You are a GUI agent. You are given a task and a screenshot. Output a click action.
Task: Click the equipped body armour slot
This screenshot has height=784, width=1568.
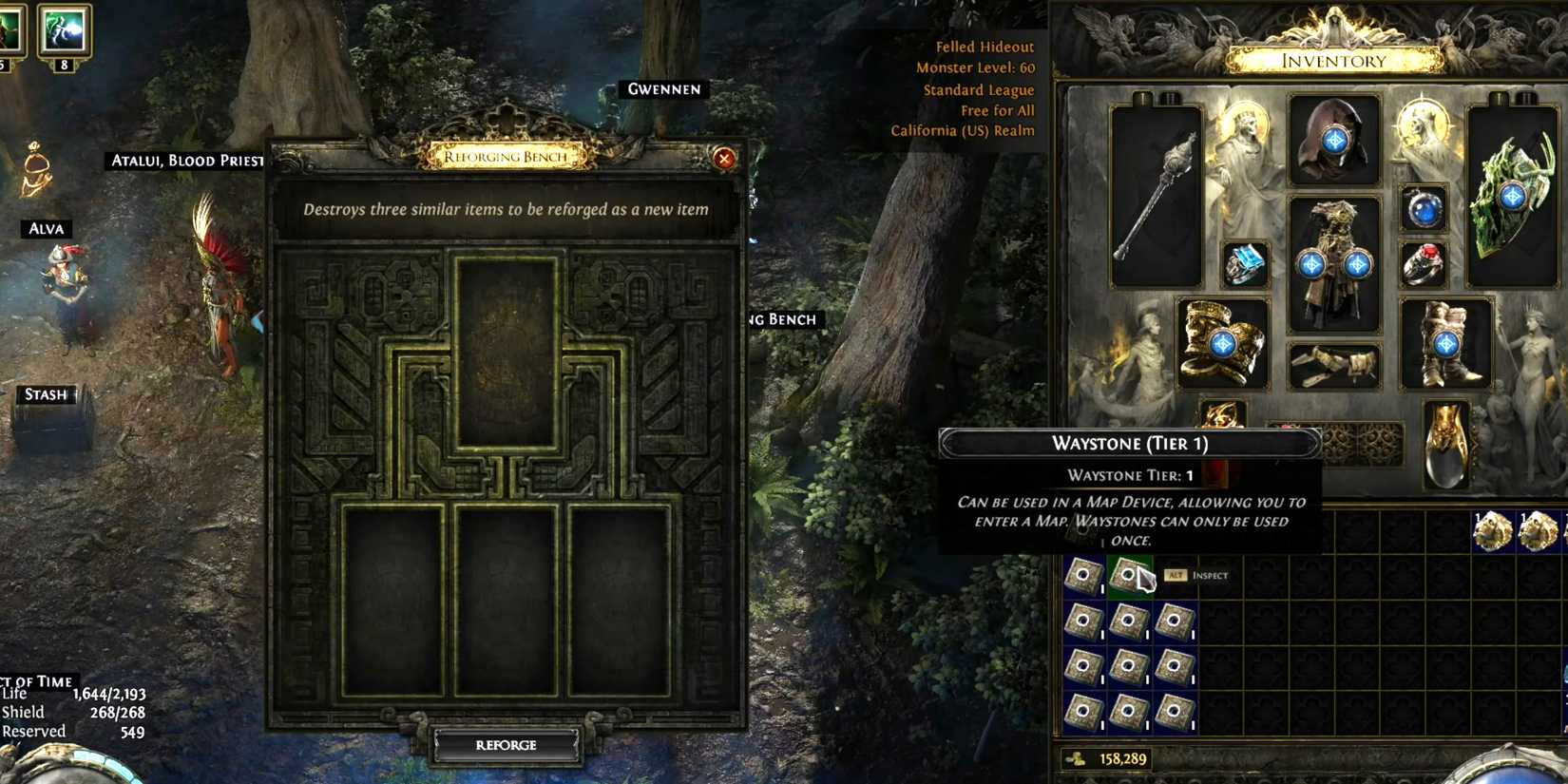point(1333,263)
